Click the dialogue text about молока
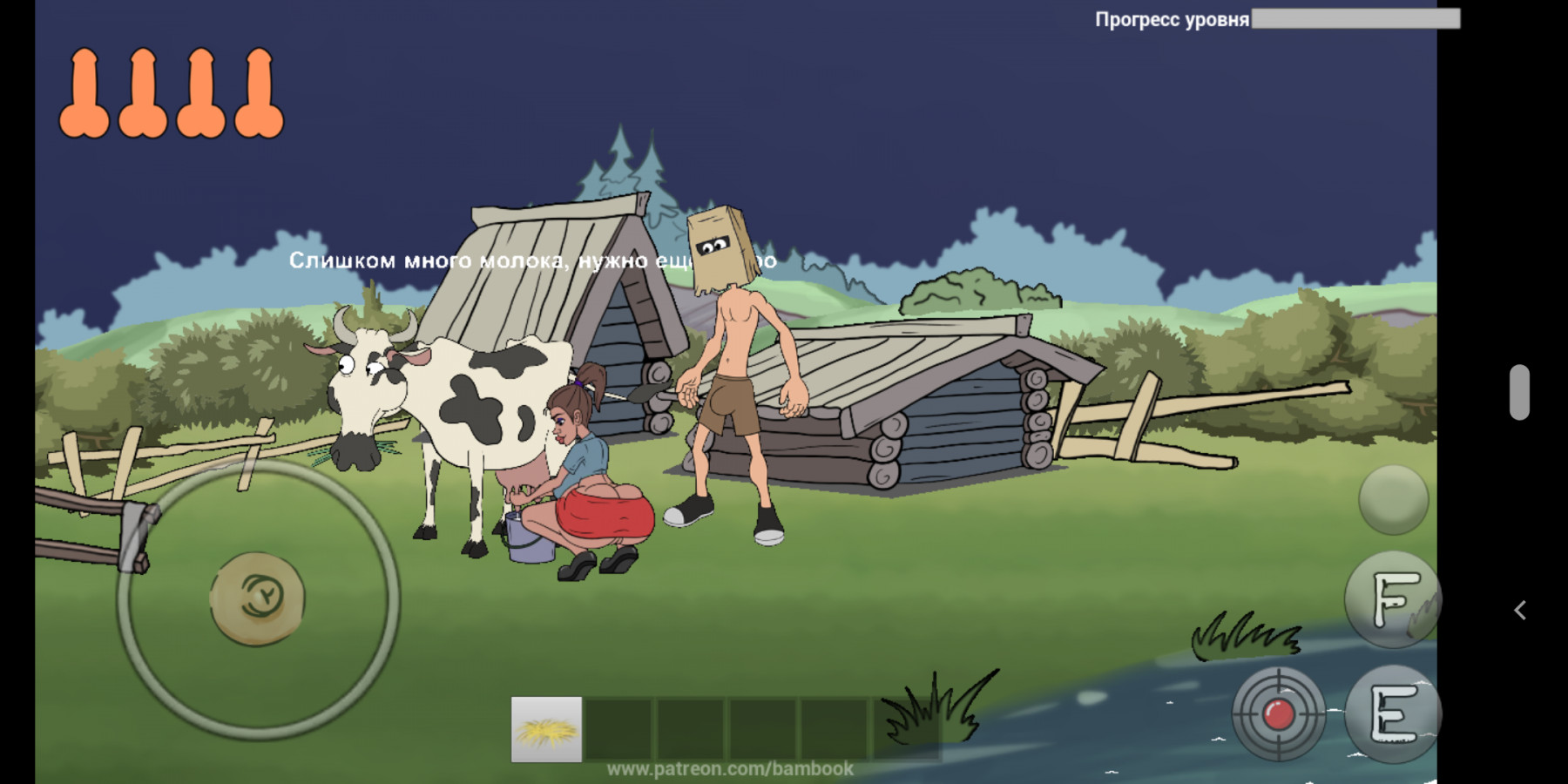 (x=531, y=260)
